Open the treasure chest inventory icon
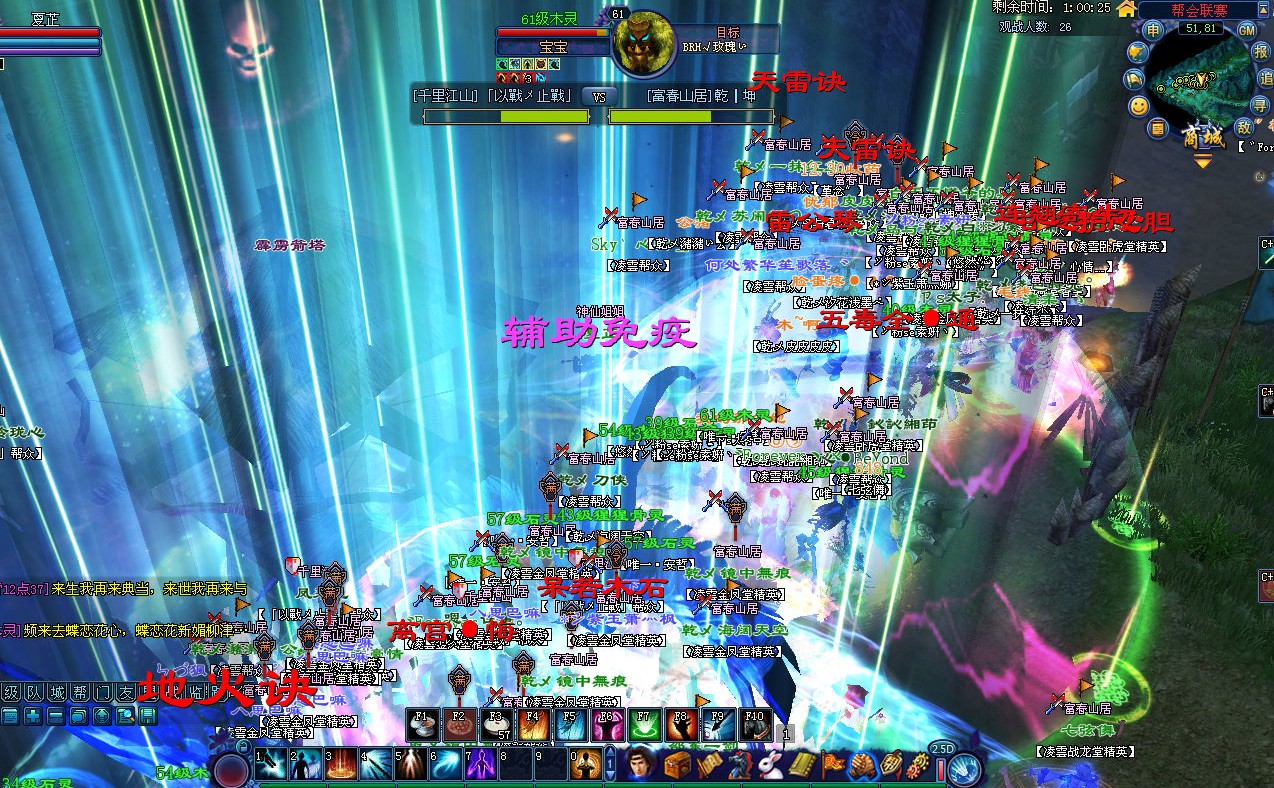 click(677, 766)
